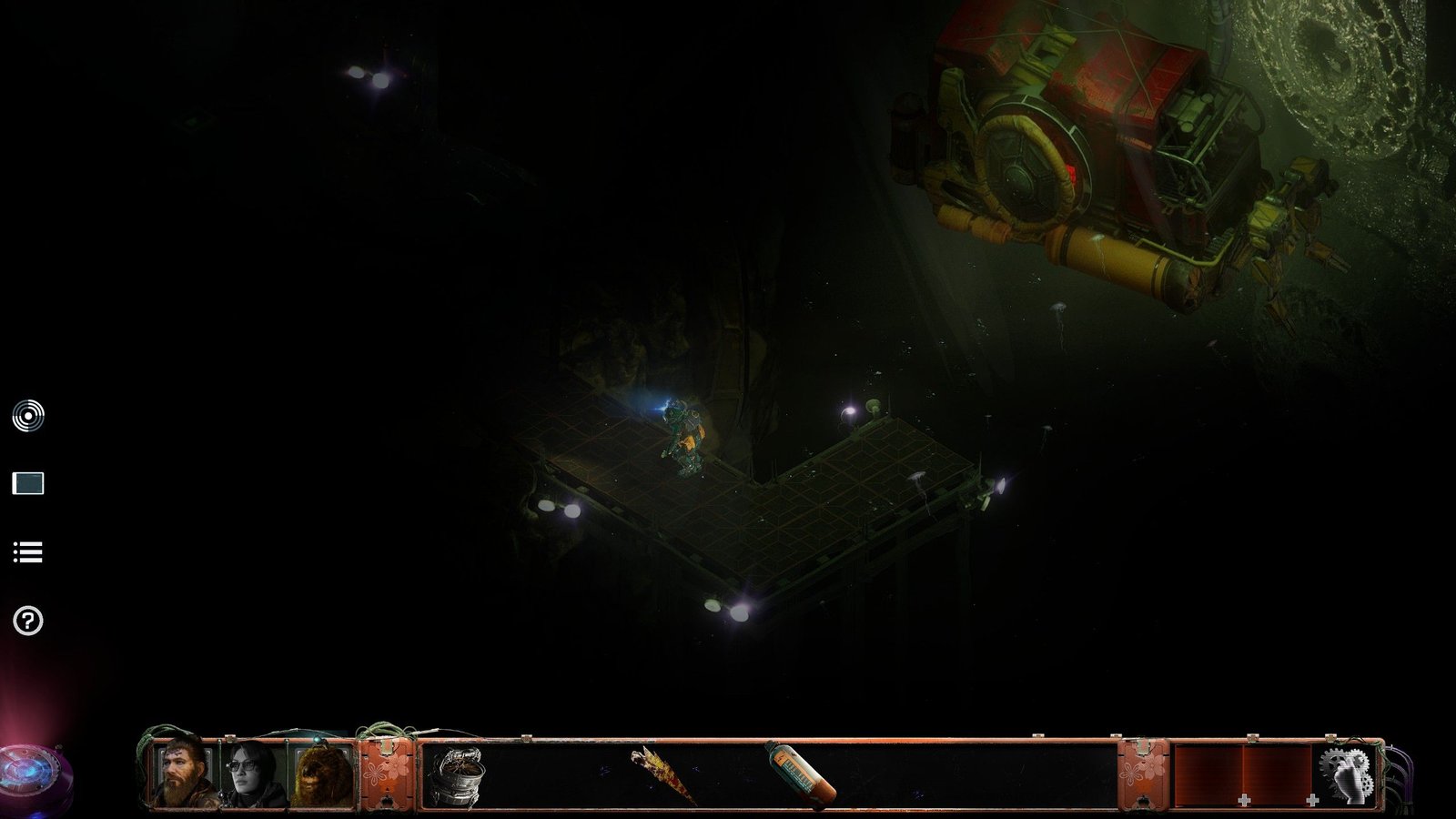Pick the spiky orange cone inventory item
The width and height of the screenshot is (1456, 819).
[662, 773]
